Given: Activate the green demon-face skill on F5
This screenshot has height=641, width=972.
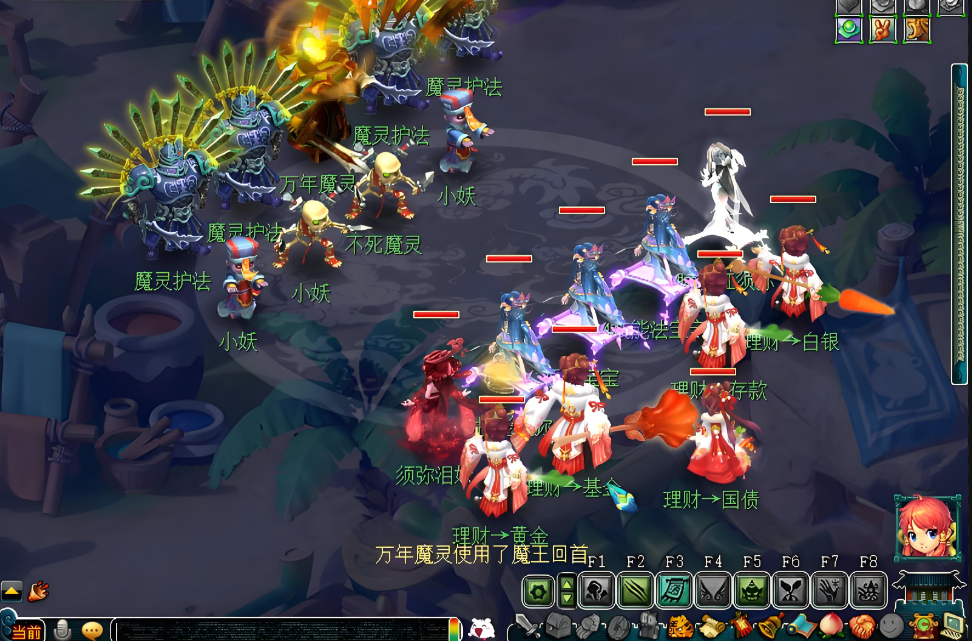Looking at the screenshot, I should pos(752,591).
